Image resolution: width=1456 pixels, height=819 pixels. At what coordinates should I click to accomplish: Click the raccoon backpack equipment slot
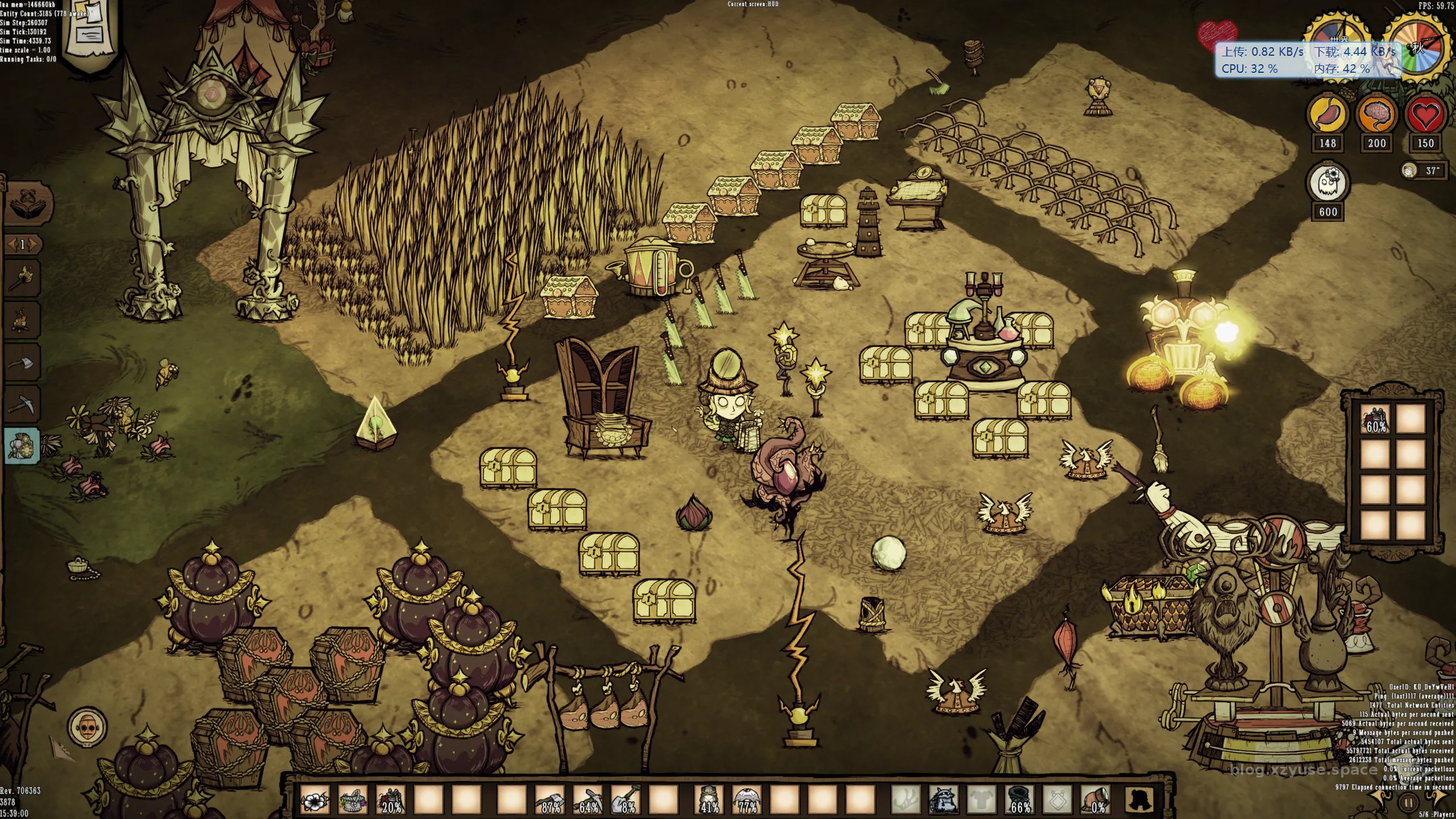[x=944, y=800]
